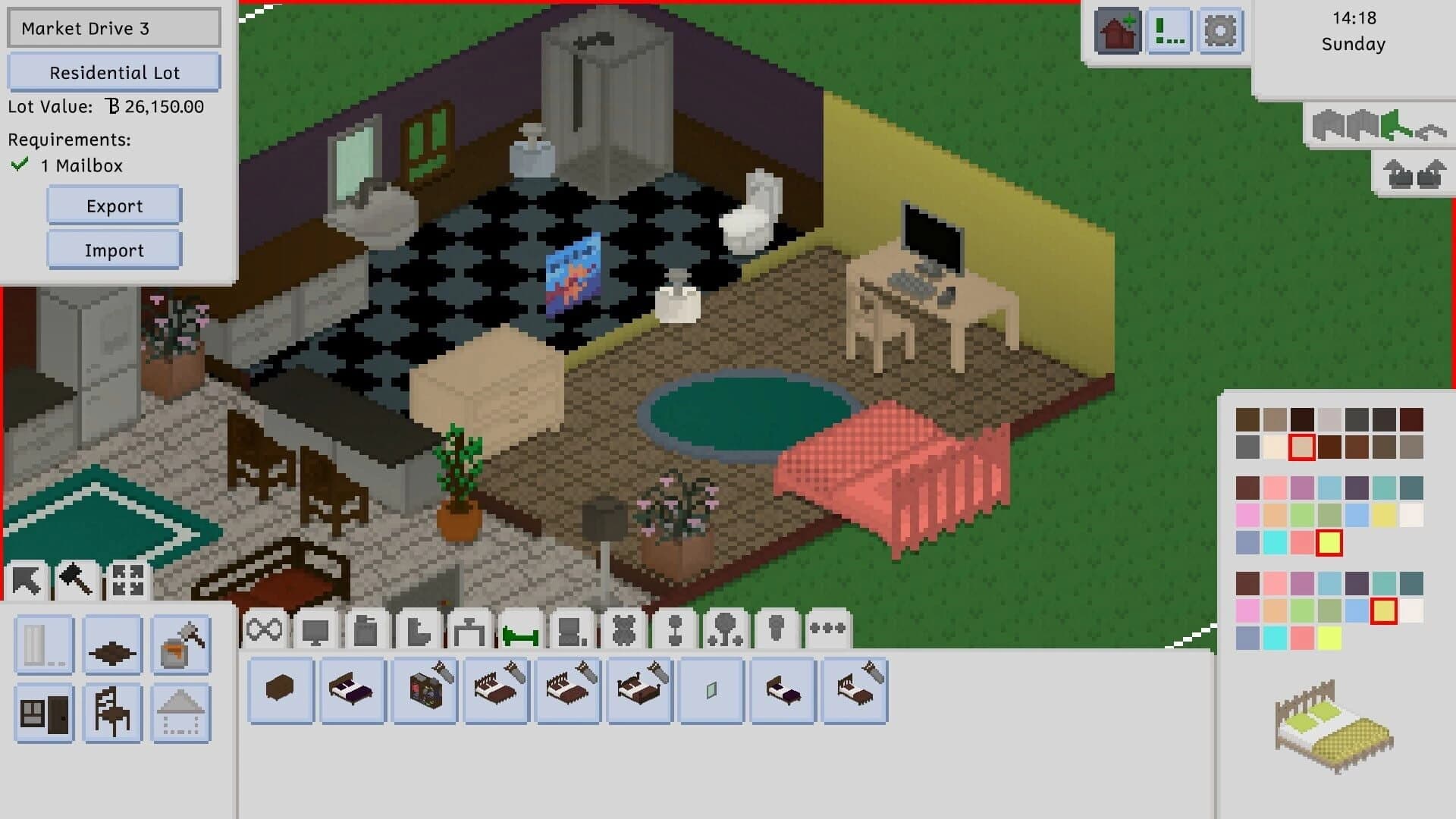
Task: Open the paint bucket wall covering tool
Action: pyautogui.click(x=180, y=646)
